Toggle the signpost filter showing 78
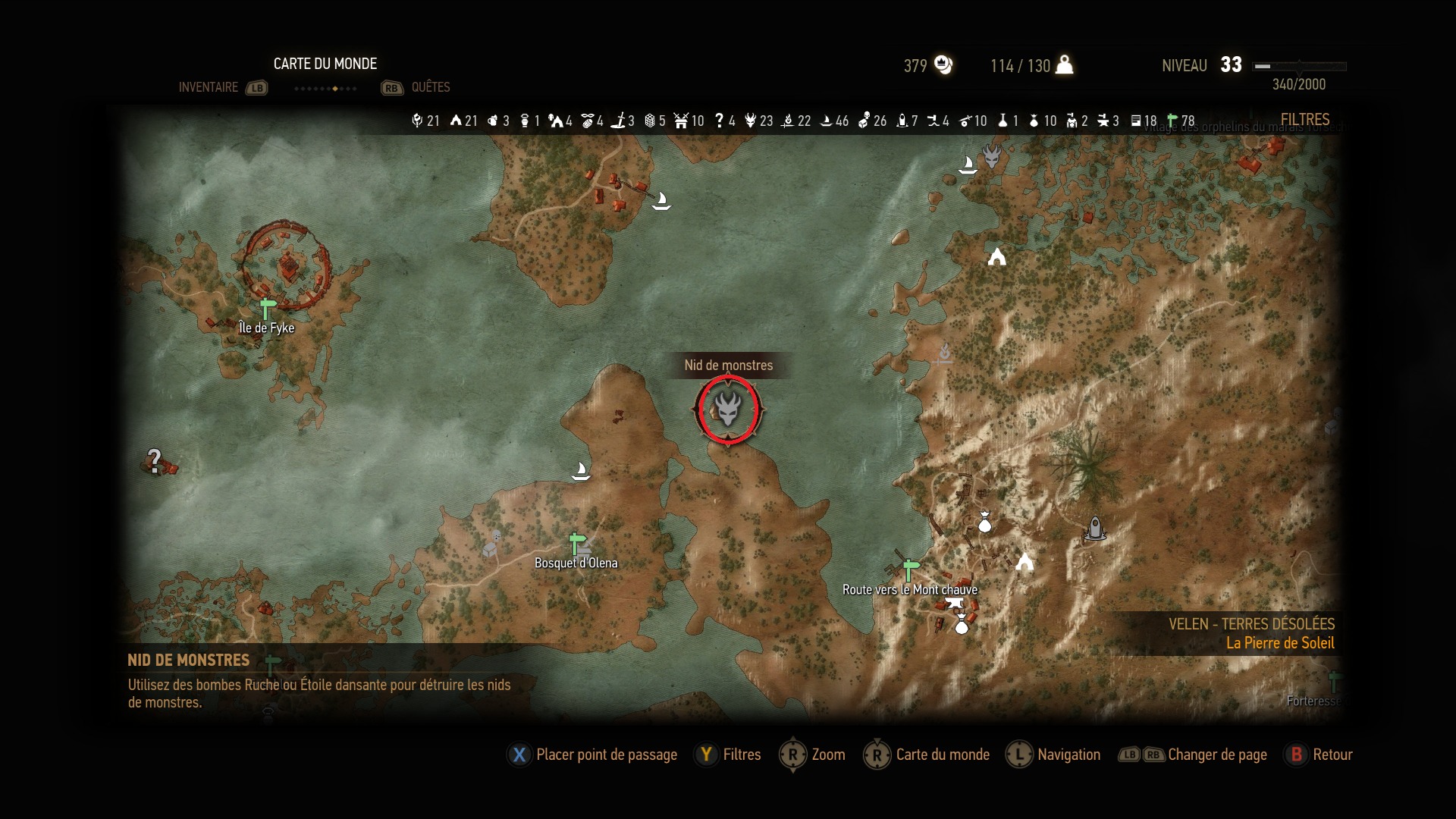The height and width of the screenshot is (819, 1456). pos(1181,121)
